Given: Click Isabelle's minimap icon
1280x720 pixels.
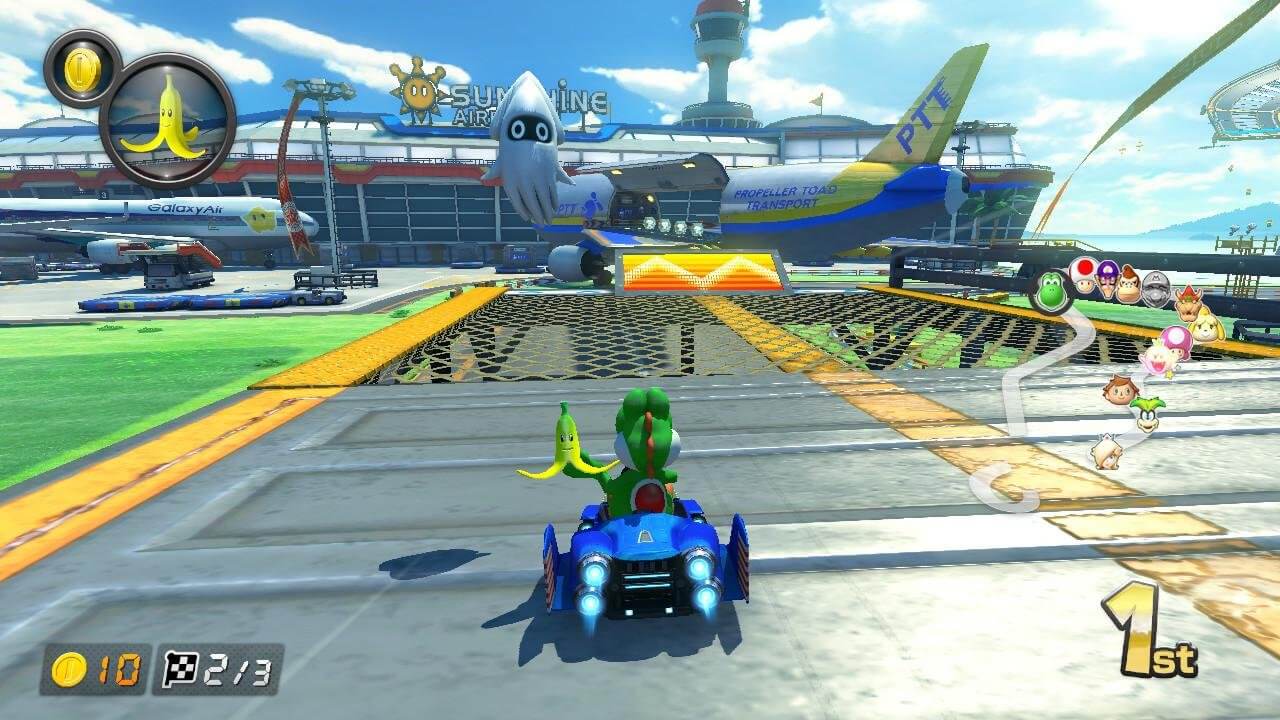Looking at the screenshot, I should [1208, 328].
